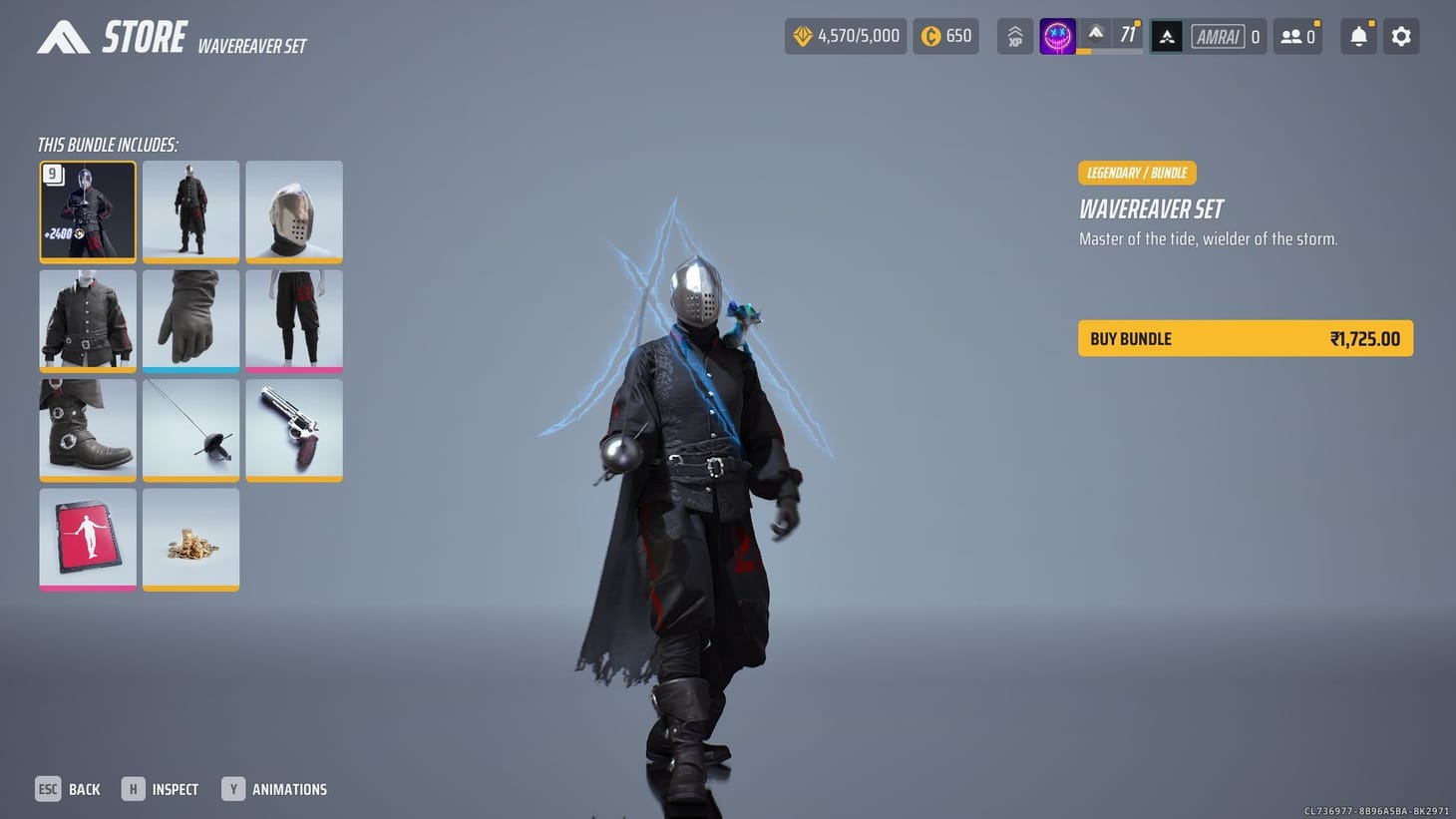1456x819 pixels.
Task: Open the emote card bundle item
Action: pos(87,538)
